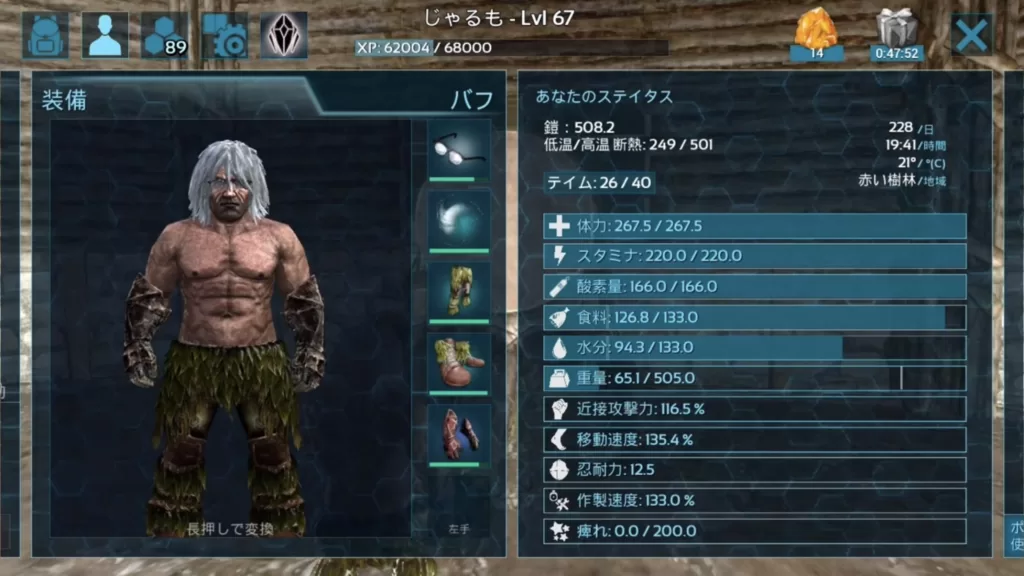Screen dimensions: 1024x576
Task: Select the 作製速度 crafting speed row
Action: click(x=755, y=500)
